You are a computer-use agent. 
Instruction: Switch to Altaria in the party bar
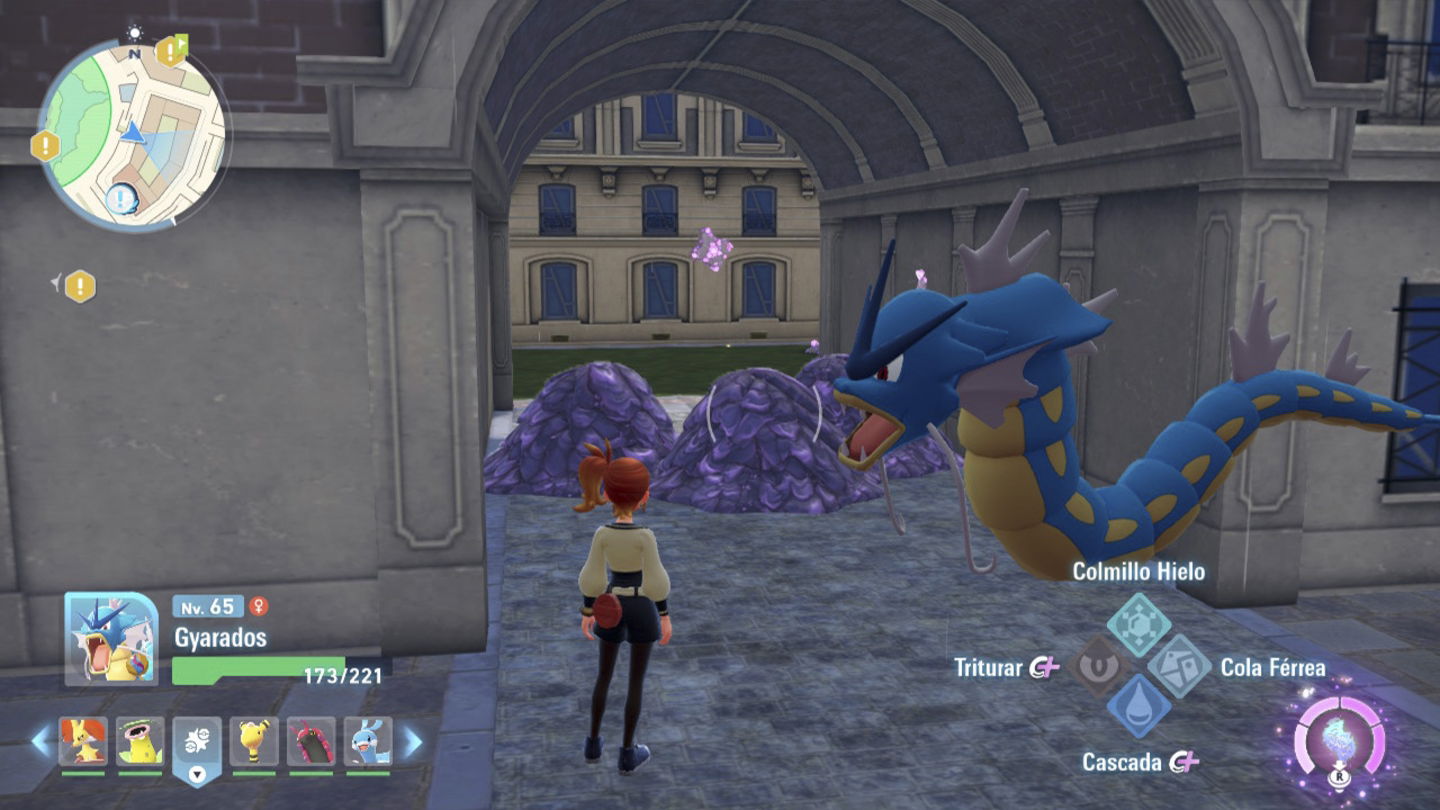pos(368,742)
